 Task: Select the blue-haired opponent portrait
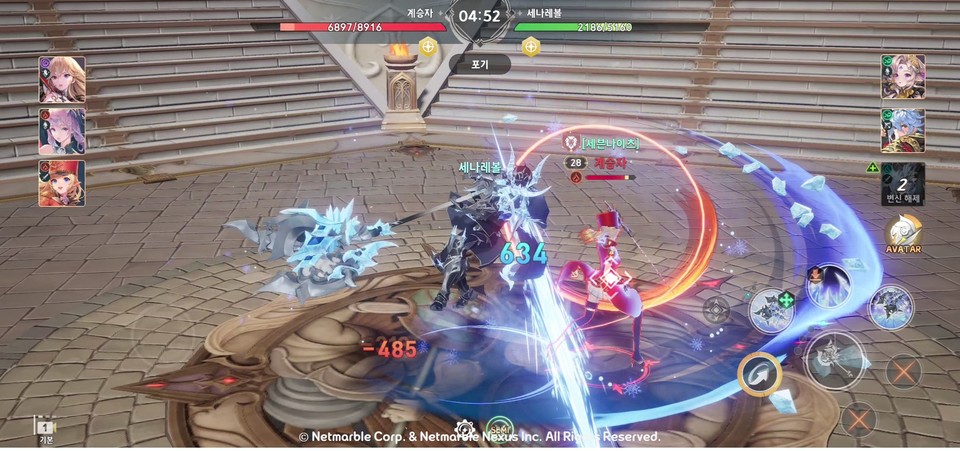(902, 130)
